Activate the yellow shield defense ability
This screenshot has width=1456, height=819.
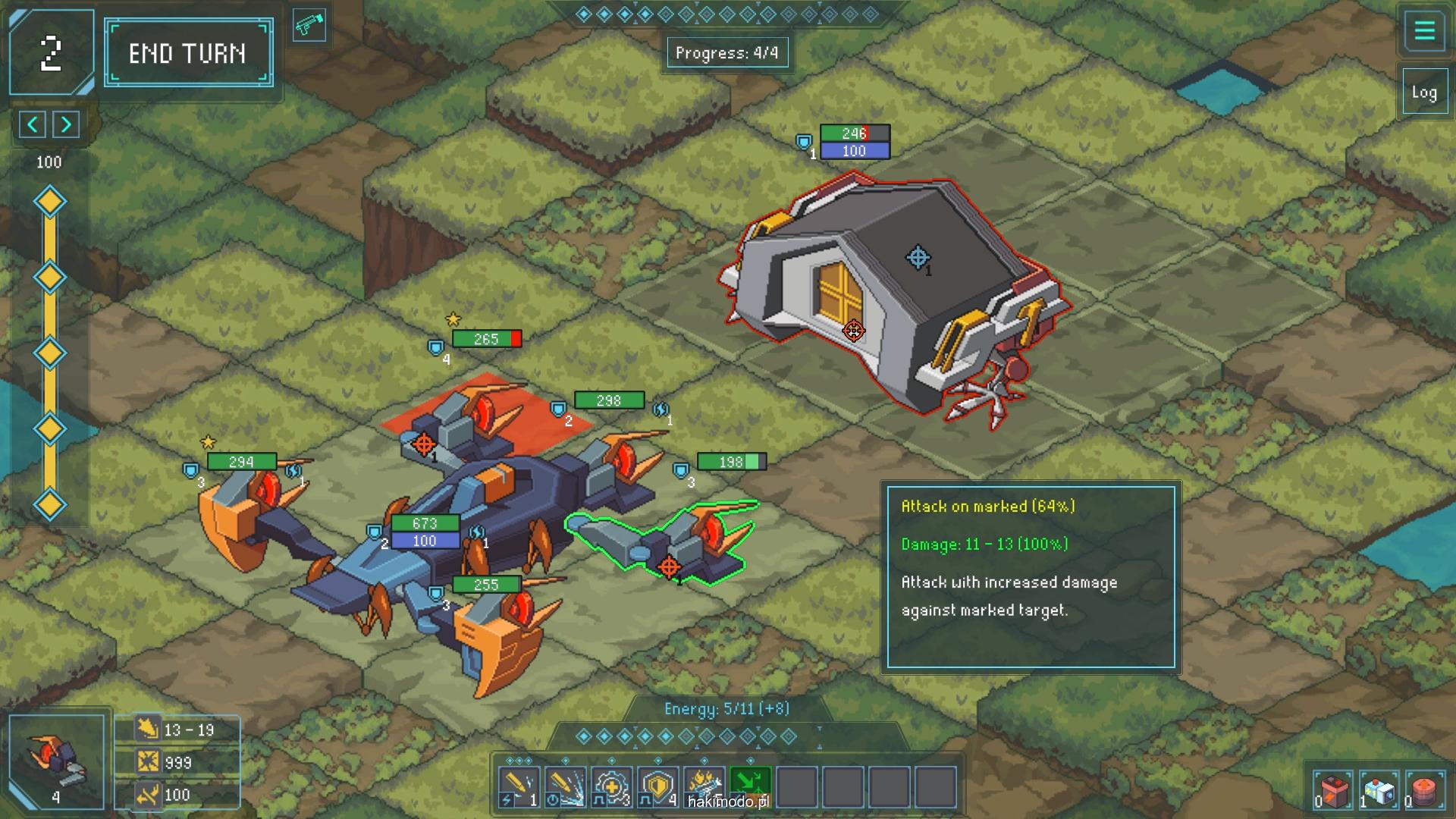[657, 787]
